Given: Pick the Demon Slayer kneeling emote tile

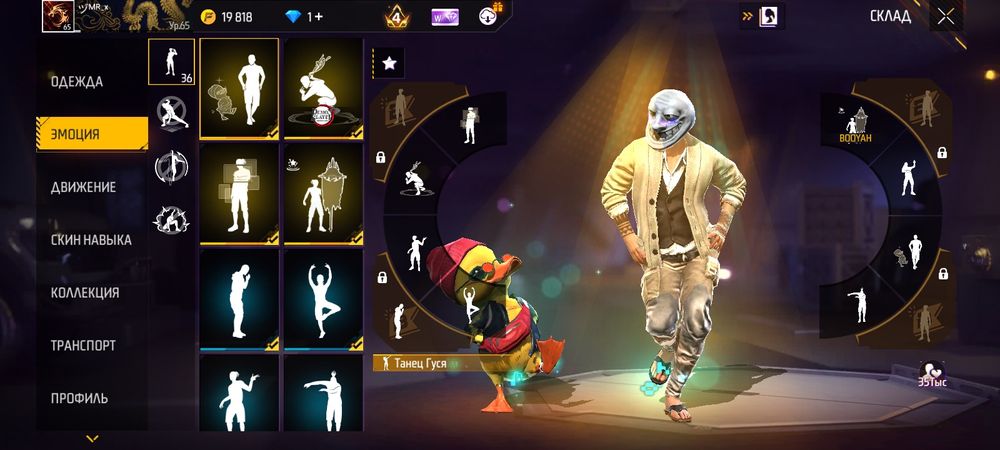Looking at the screenshot, I should 322,88.
